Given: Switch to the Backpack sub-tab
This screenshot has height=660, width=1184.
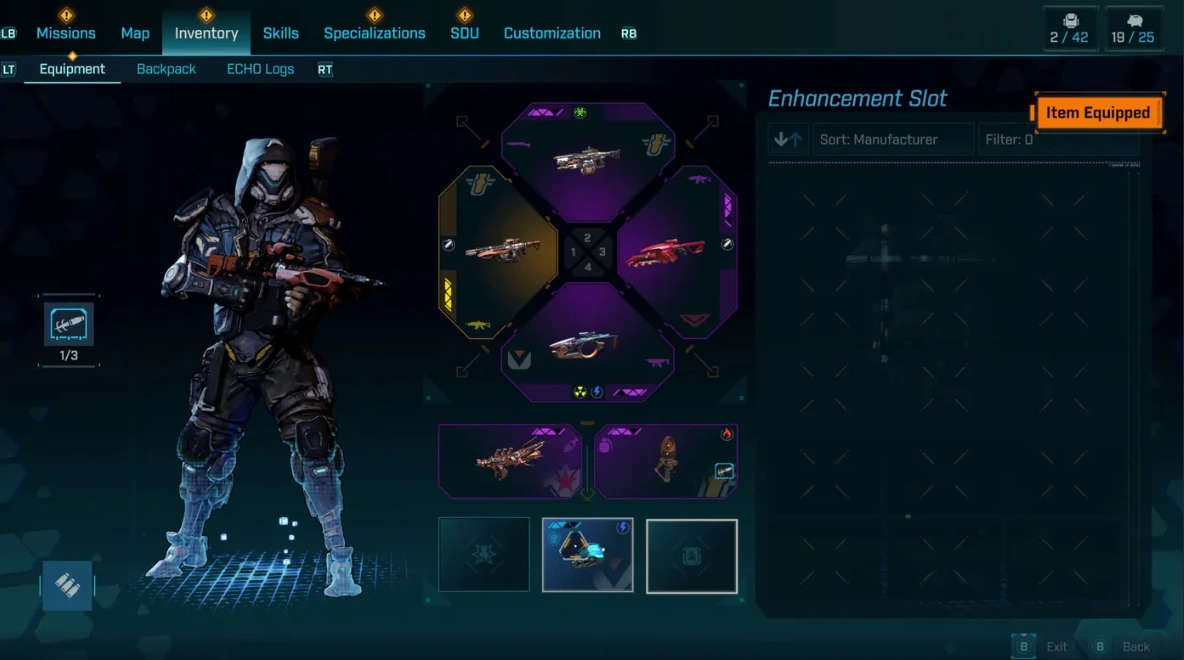Looking at the screenshot, I should (166, 69).
